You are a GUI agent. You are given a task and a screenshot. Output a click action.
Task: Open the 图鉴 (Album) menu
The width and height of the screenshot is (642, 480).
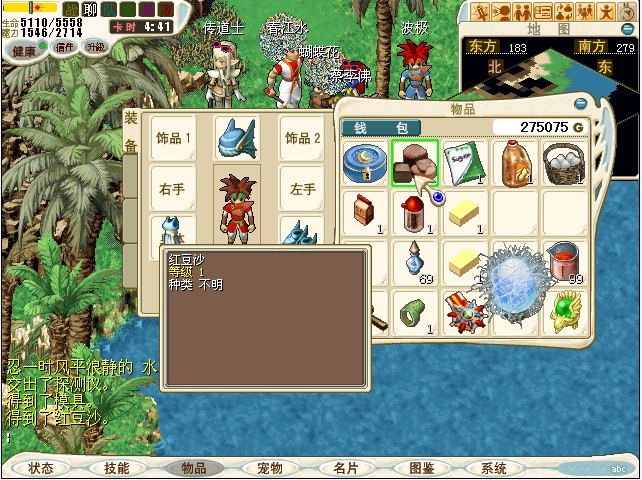[x=421, y=467]
